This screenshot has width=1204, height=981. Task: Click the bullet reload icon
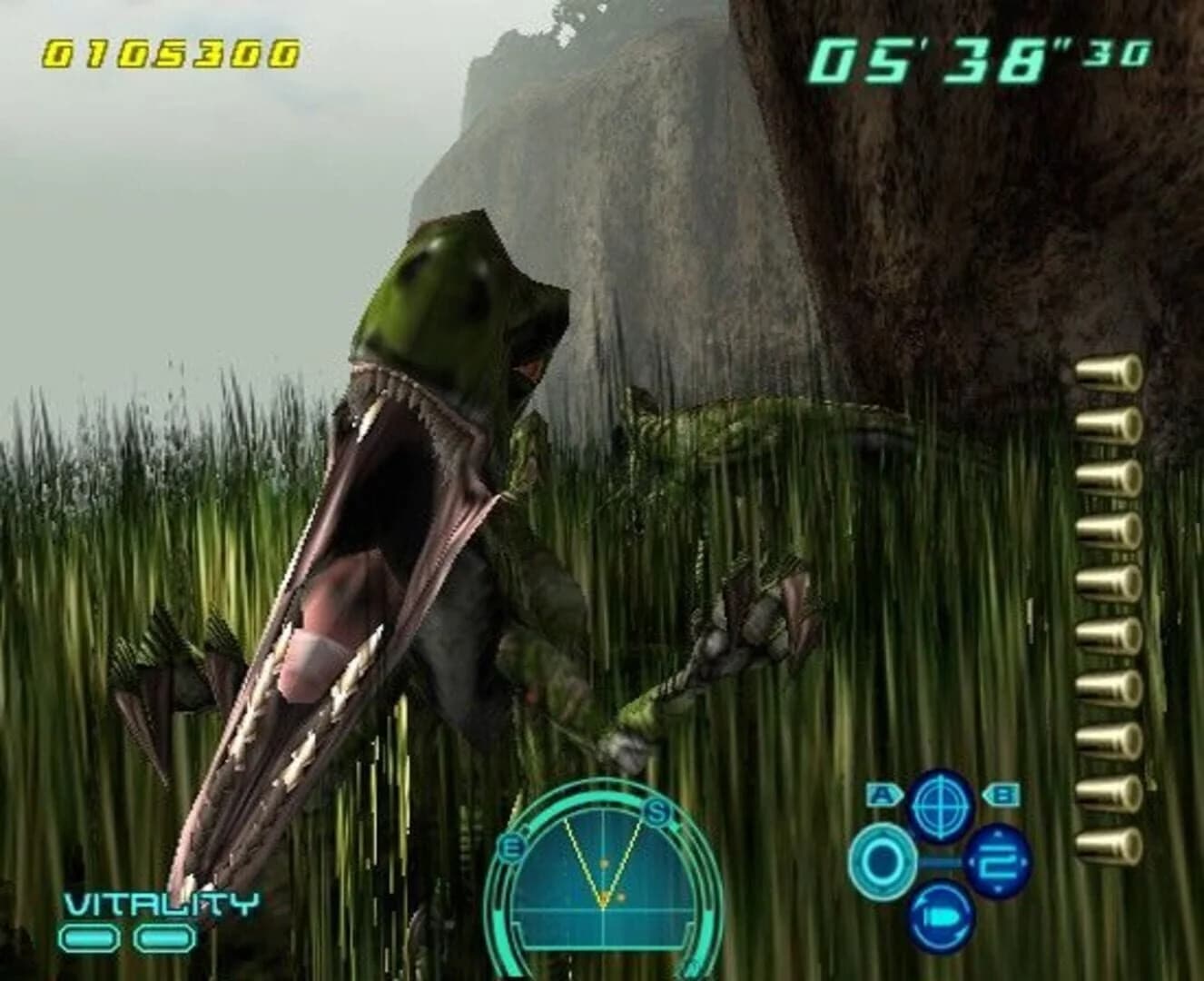tap(942, 918)
